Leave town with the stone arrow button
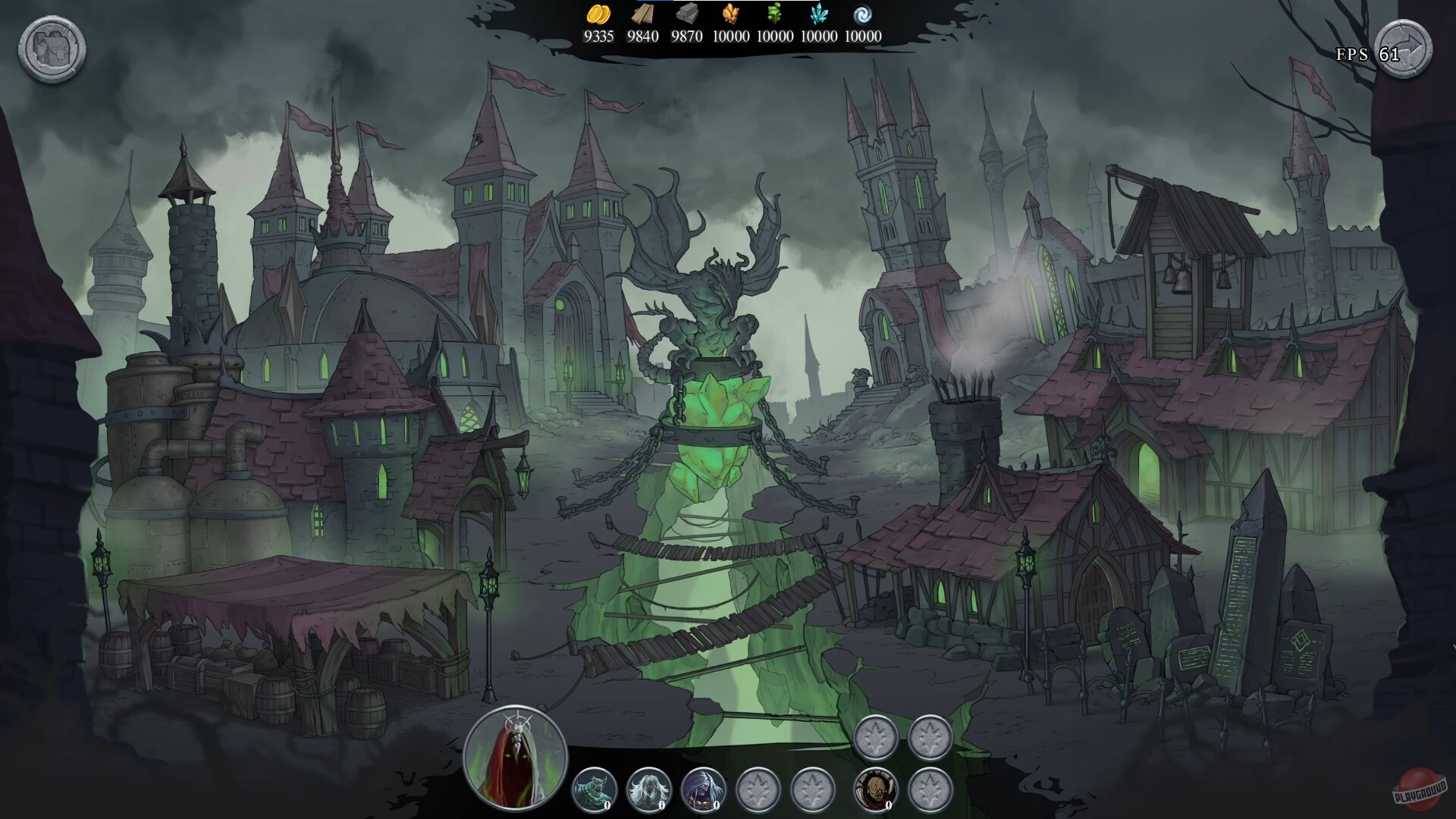Image resolution: width=1456 pixels, height=819 pixels. [1403, 49]
